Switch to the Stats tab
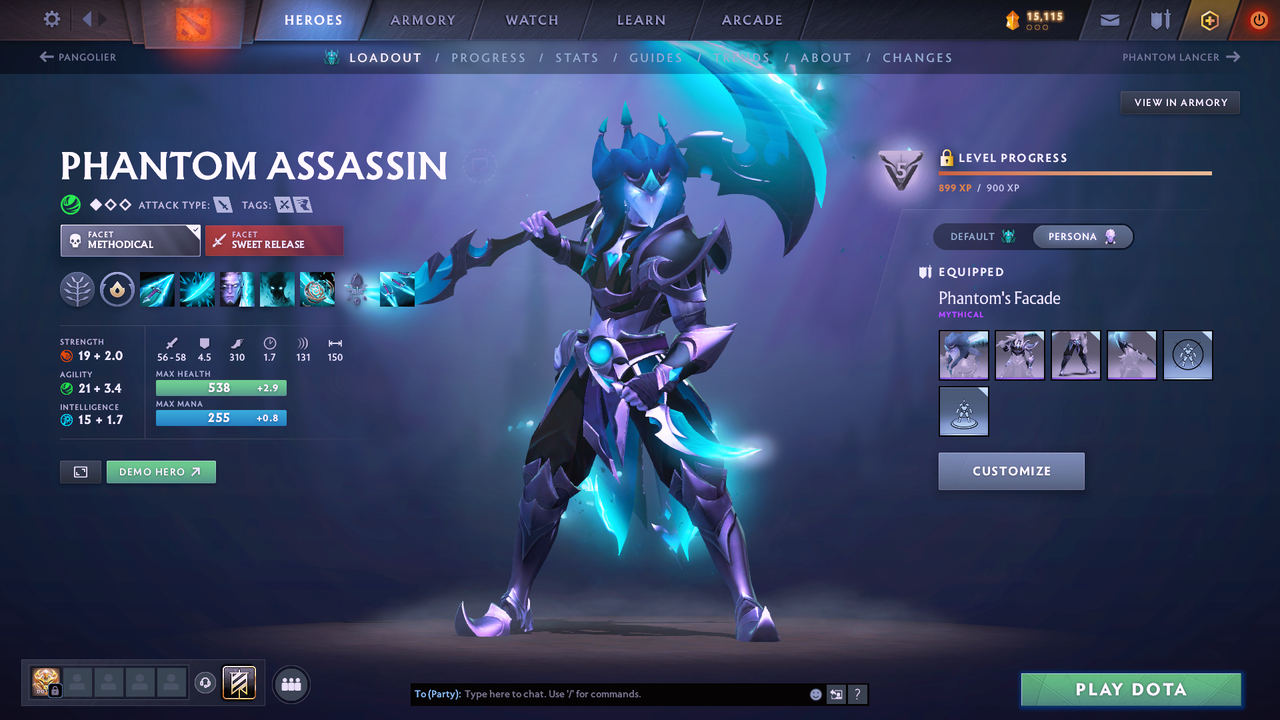The height and width of the screenshot is (720, 1280). pyautogui.click(x=577, y=57)
